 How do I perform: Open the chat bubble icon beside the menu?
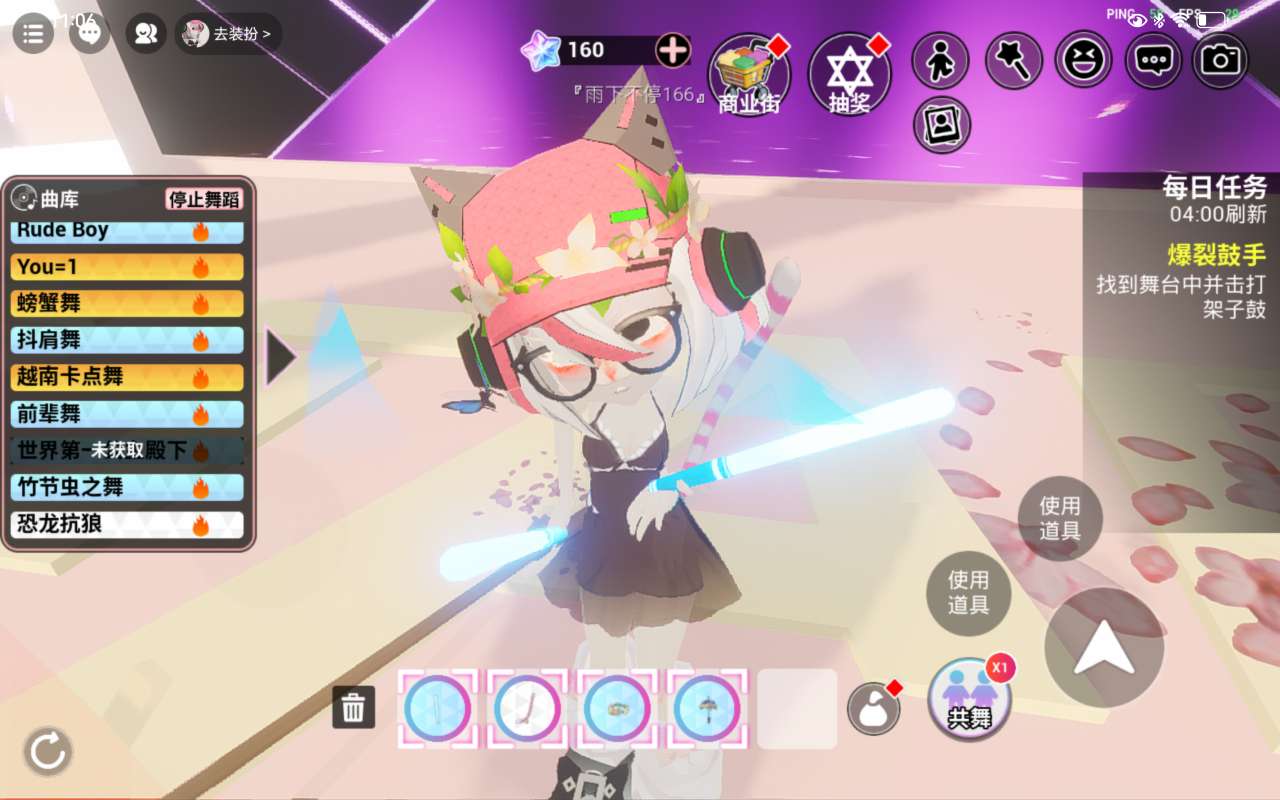(x=89, y=34)
